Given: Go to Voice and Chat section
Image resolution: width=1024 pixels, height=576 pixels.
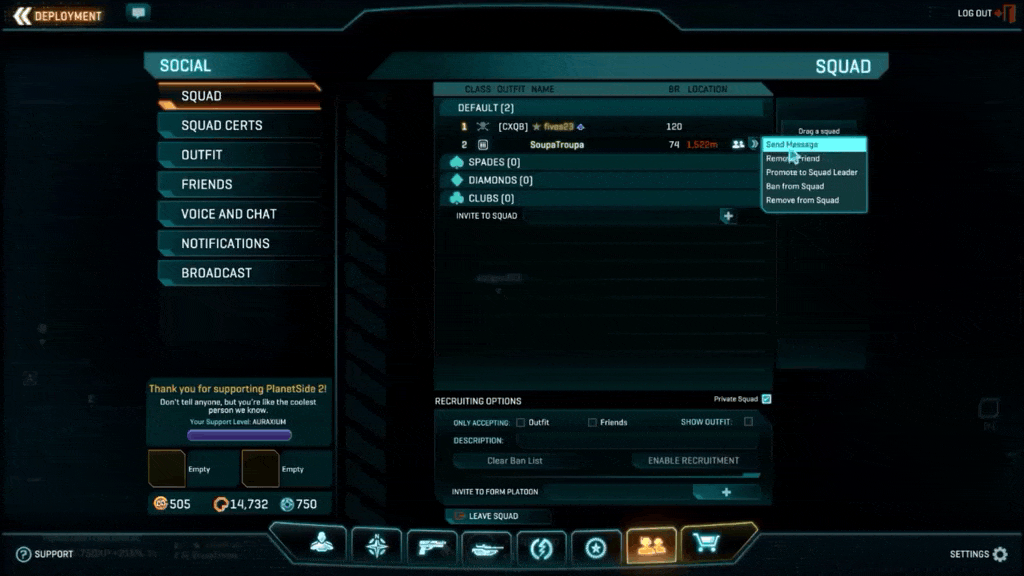Looking at the screenshot, I should [x=229, y=214].
